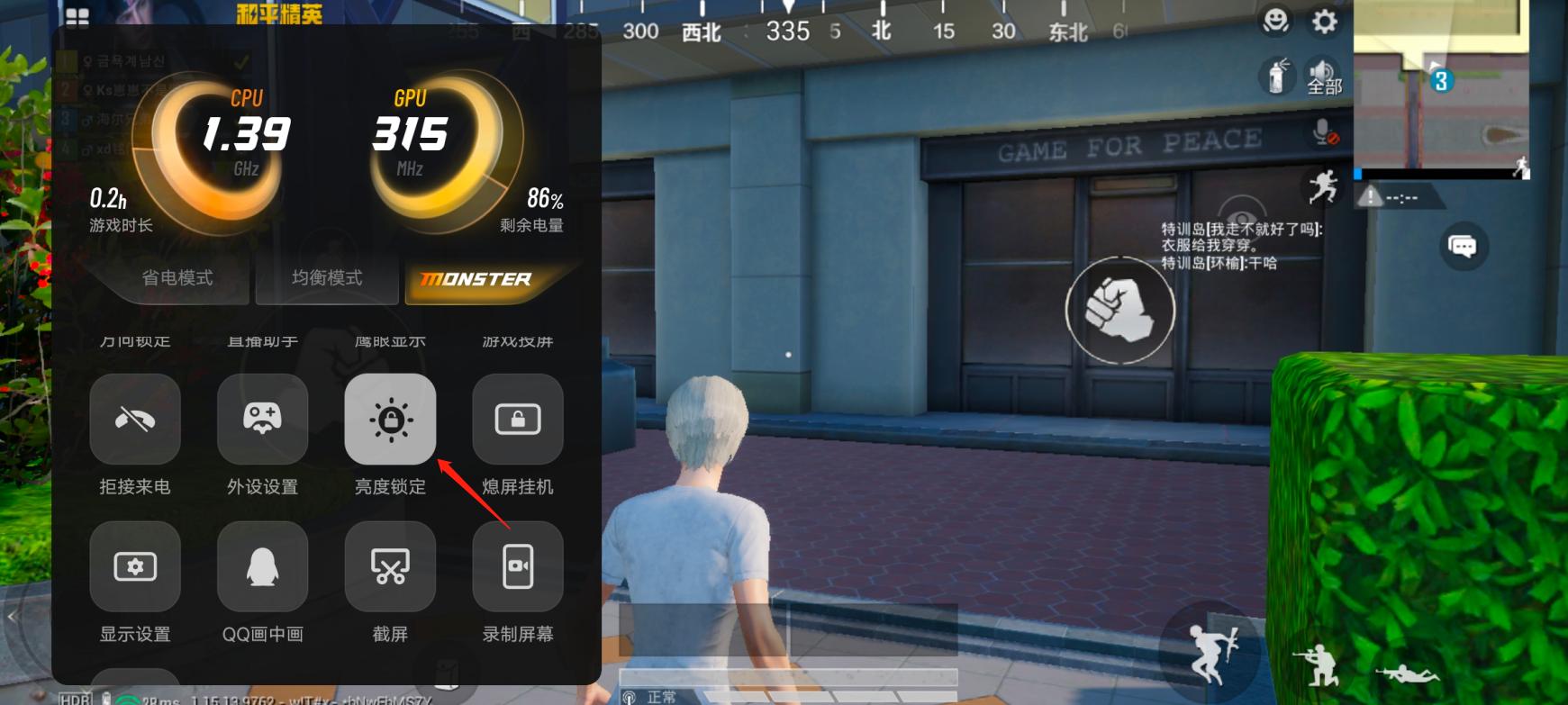Open the emoji emote button
Image resolution: width=1568 pixels, height=705 pixels.
click(x=1275, y=21)
